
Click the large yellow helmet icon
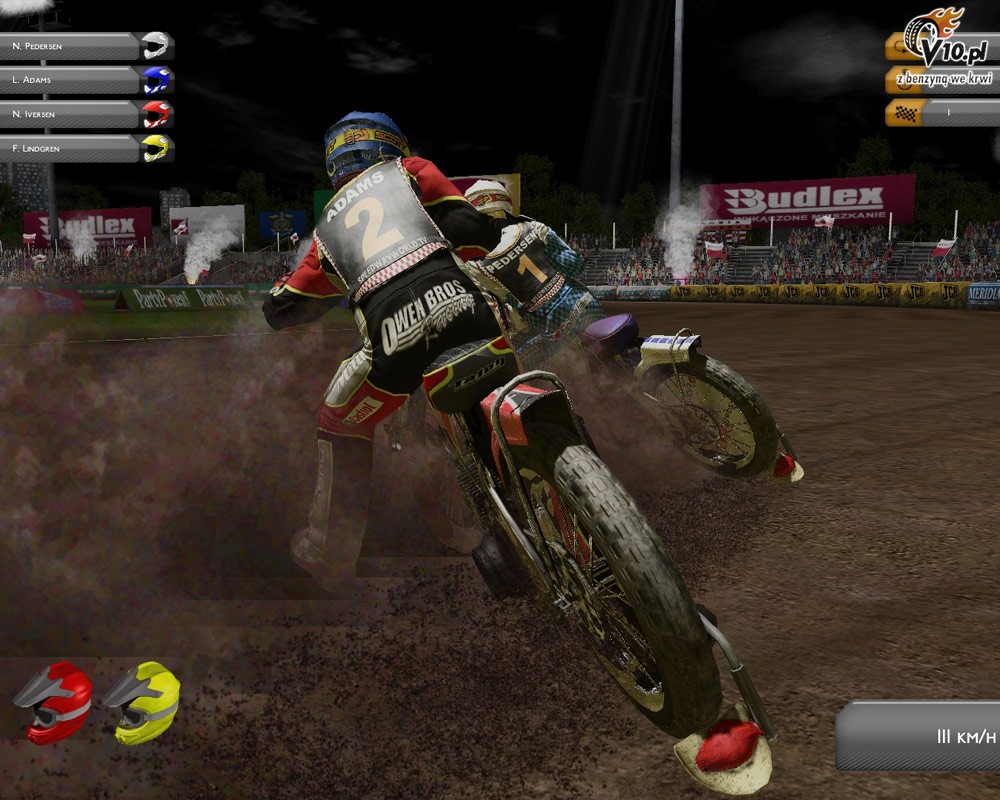click(x=142, y=702)
